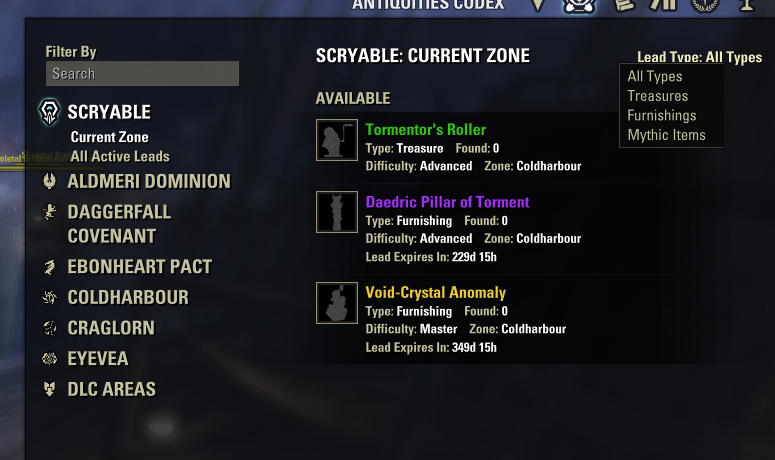Open the Coldharbour zone category
Image resolution: width=775 pixels, height=460 pixels.
pyautogui.click(x=127, y=298)
